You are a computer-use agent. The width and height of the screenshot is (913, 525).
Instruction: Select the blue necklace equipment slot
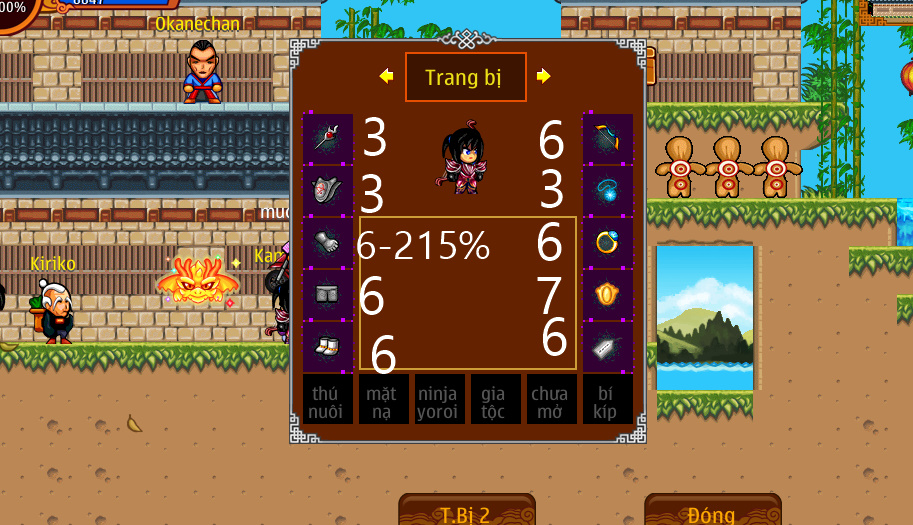click(608, 190)
